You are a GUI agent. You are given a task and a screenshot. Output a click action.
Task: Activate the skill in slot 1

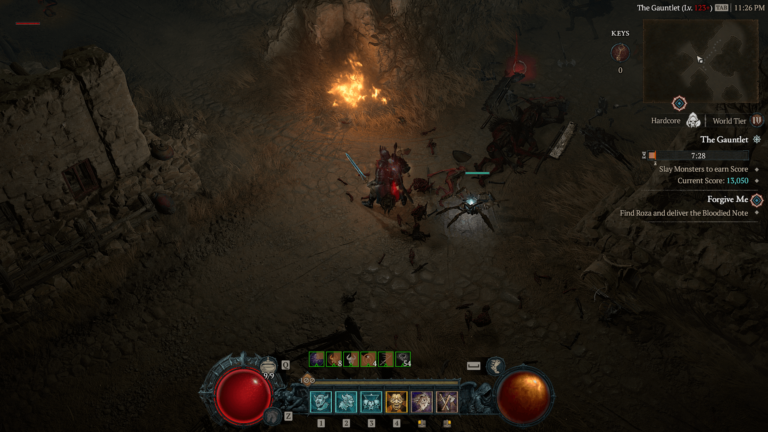click(x=321, y=401)
